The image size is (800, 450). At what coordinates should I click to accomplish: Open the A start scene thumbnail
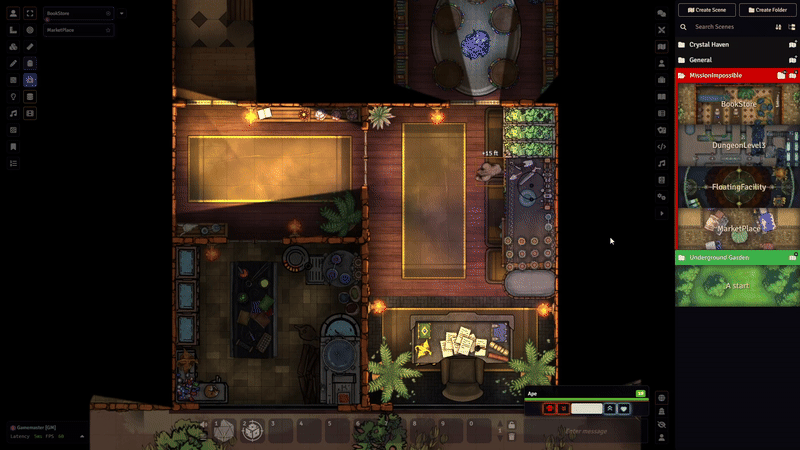pyautogui.click(x=738, y=286)
